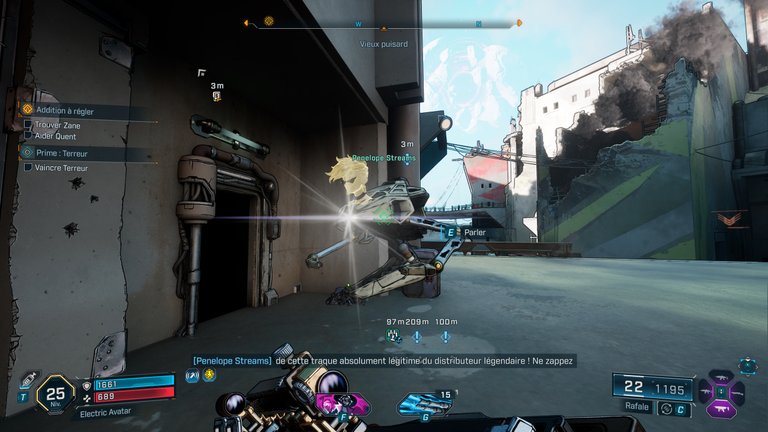768x432 pixels.
Task: Click the 'Vaincre Terreur' objective checkbox
Action: 28,168
